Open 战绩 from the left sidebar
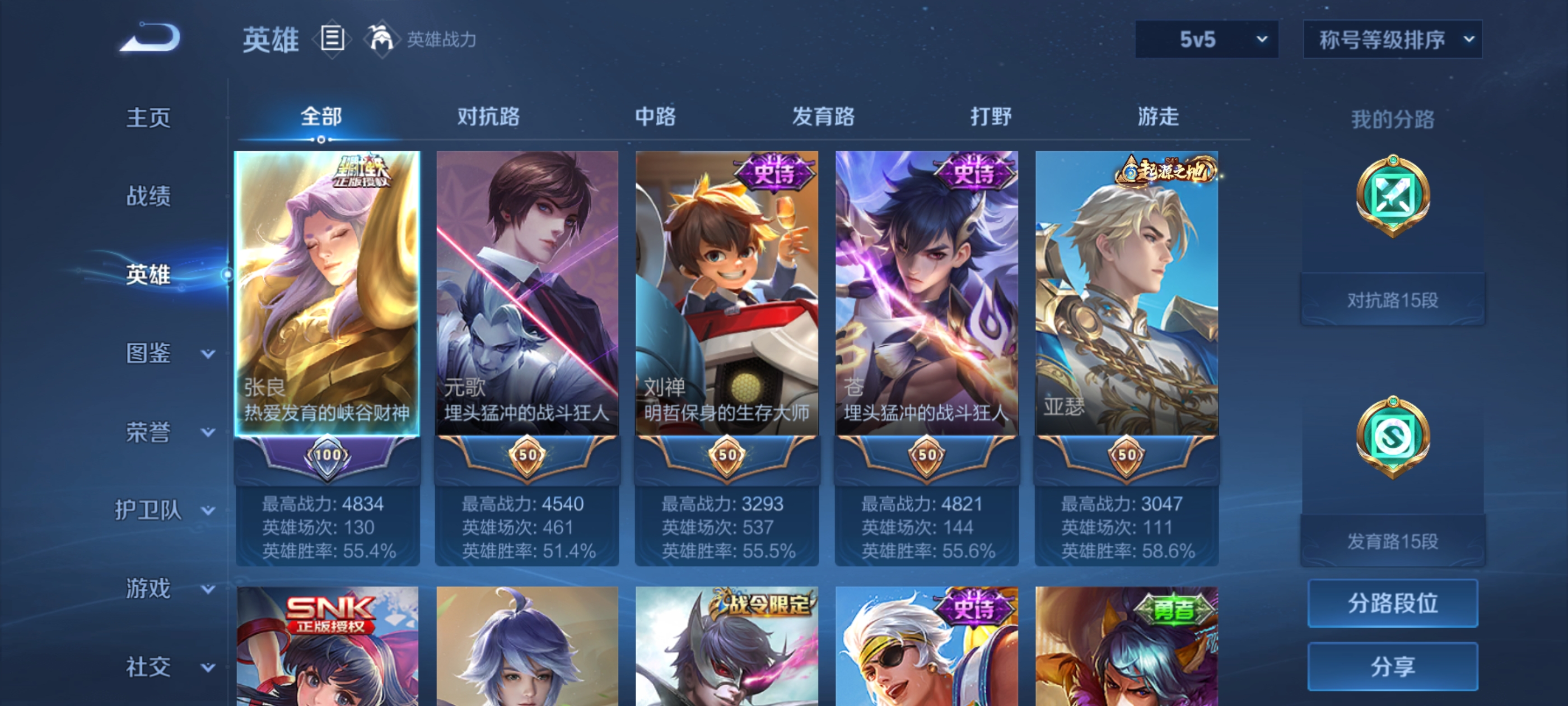Viewport: 1568px width, 706px height. point(150,197)
